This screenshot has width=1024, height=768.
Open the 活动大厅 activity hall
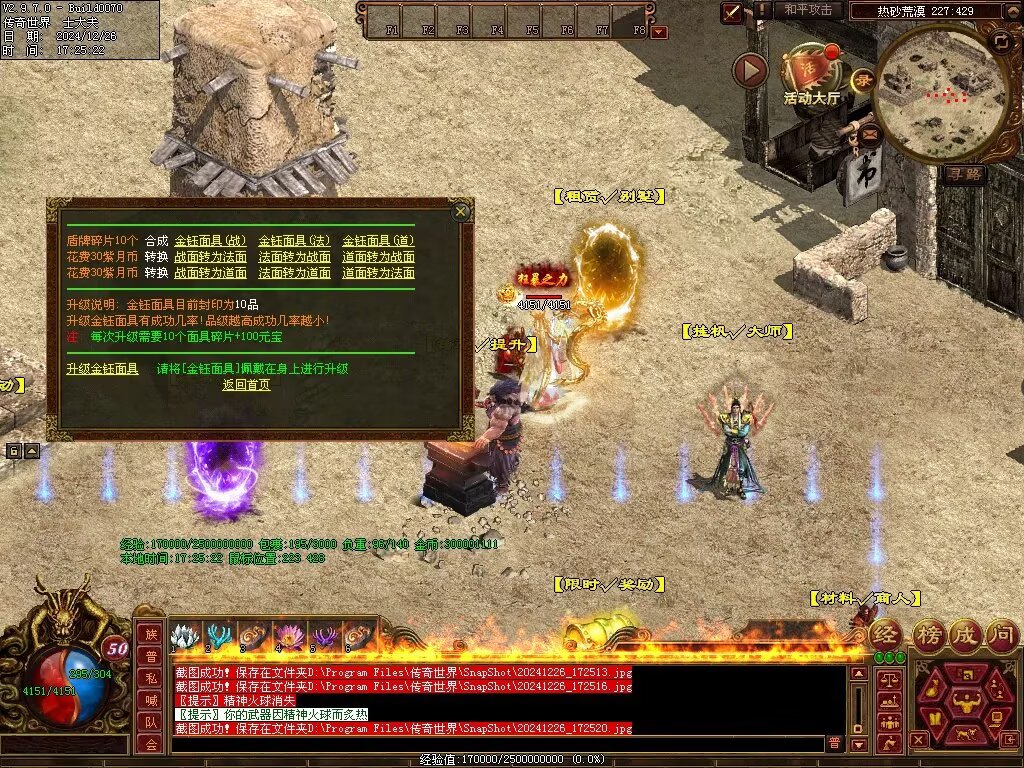(811, 73)
